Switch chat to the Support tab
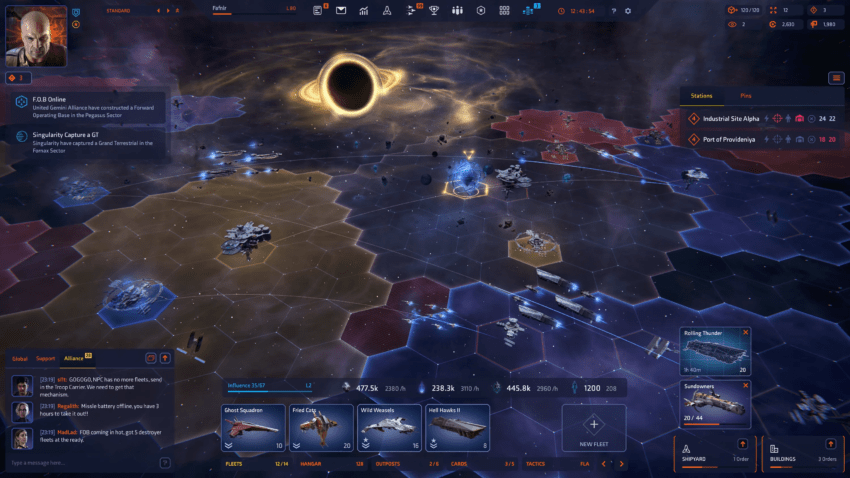Image resolution: width=850 pixels, height=478 pixels. click(x=45, y=357)
